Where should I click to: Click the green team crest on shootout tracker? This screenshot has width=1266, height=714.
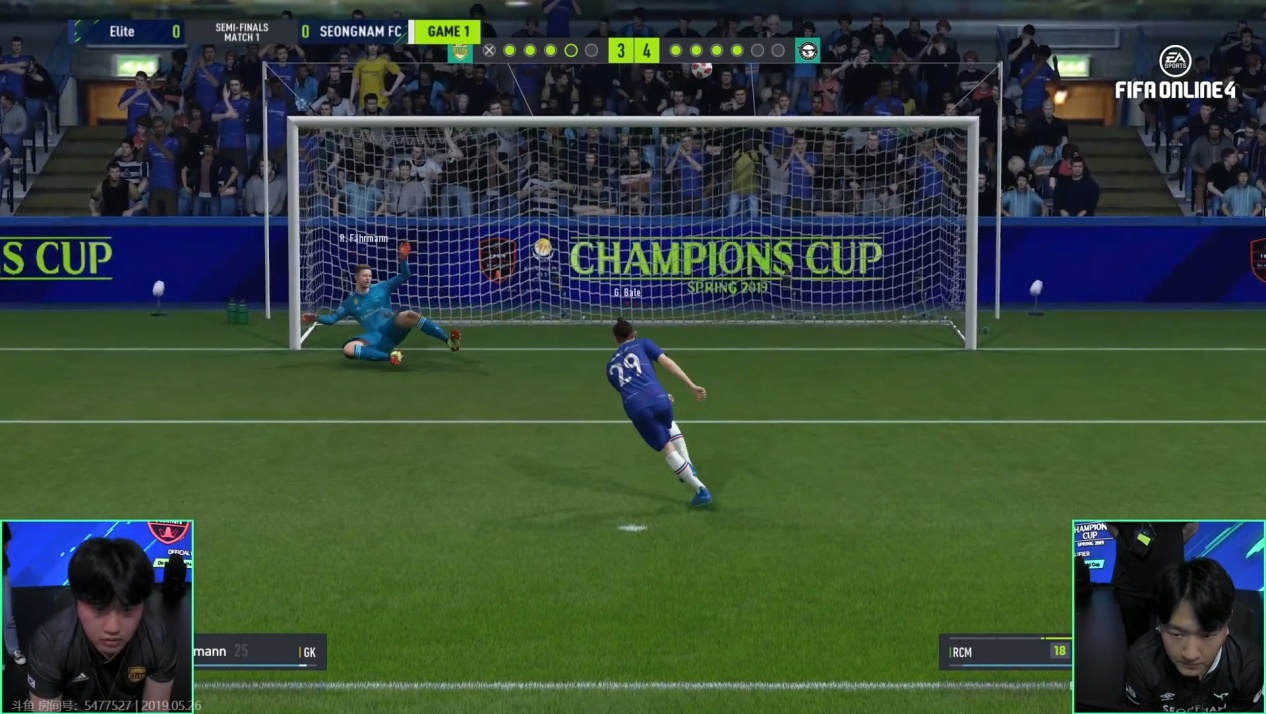(460, 51)
